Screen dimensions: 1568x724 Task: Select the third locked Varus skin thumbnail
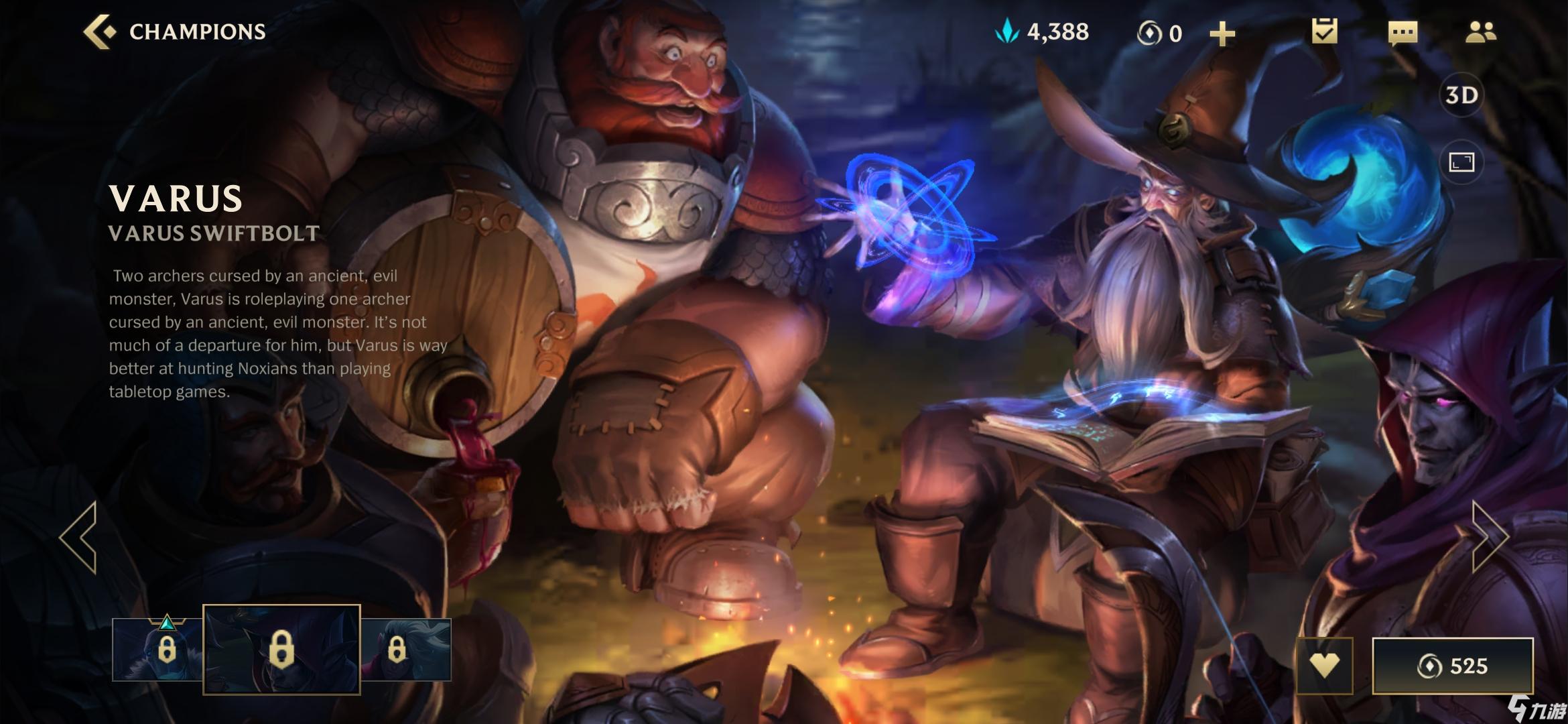point(406,650)
